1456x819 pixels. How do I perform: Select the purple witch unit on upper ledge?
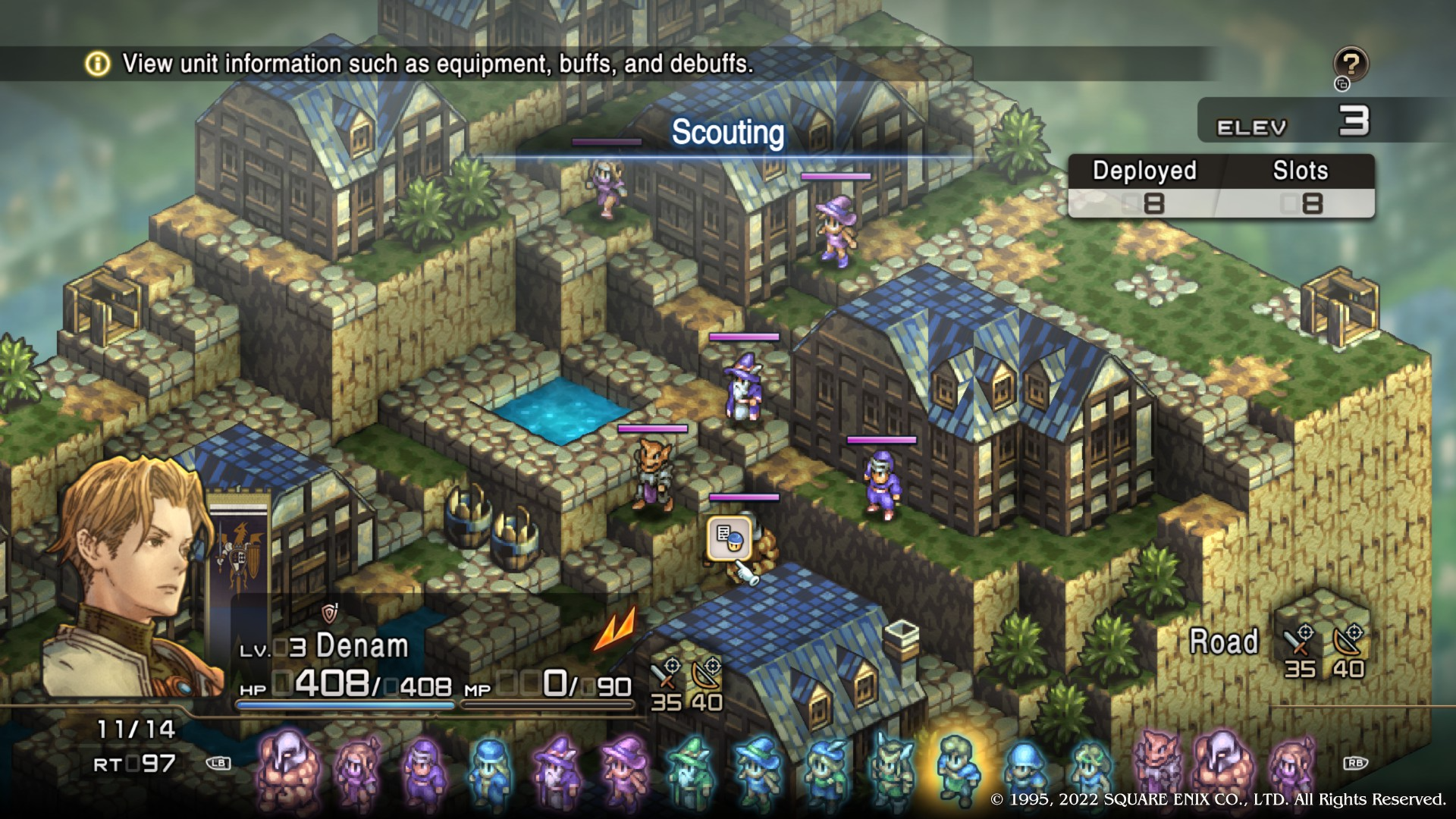click(x=837, y=229)
